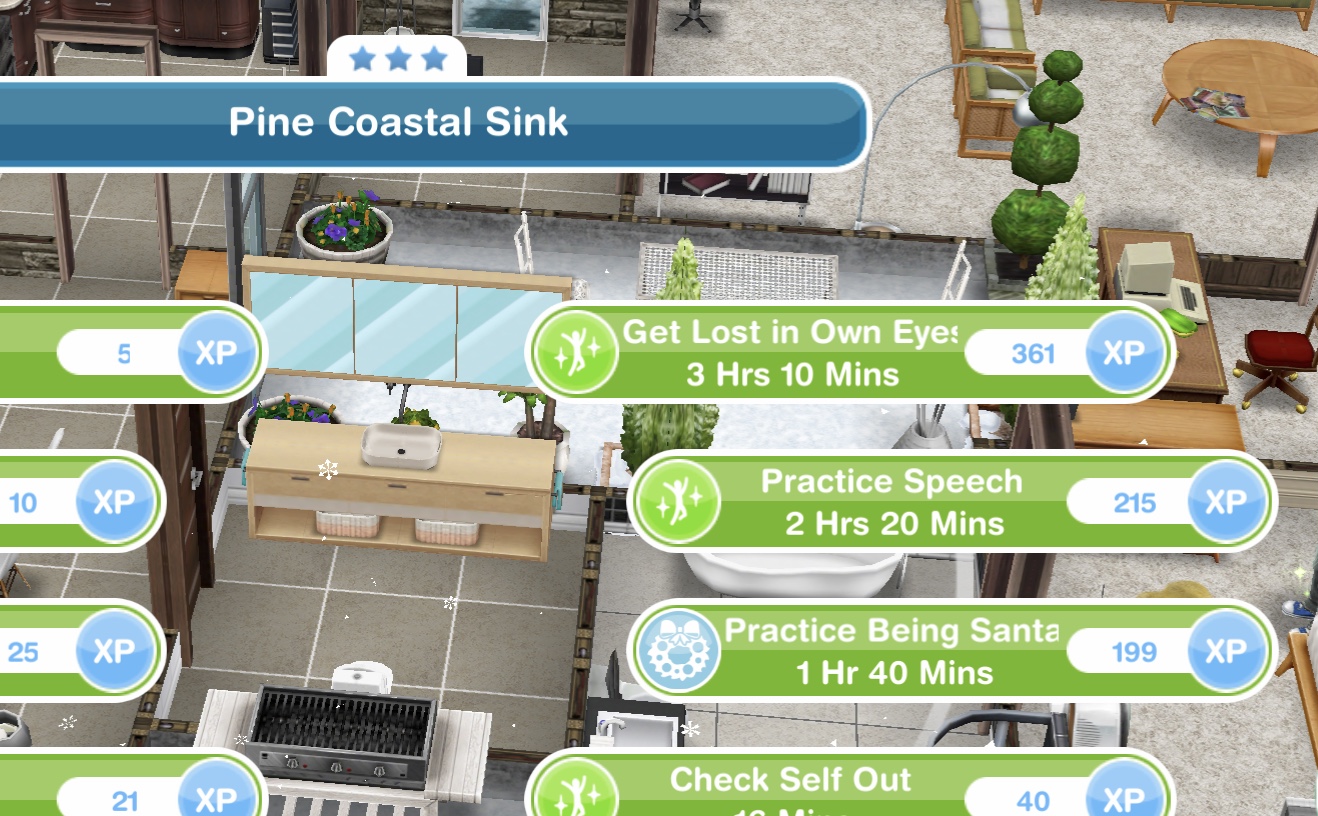Start the Practice Being Santa action
Screen dimensions: 1318x816
point(892,650)
